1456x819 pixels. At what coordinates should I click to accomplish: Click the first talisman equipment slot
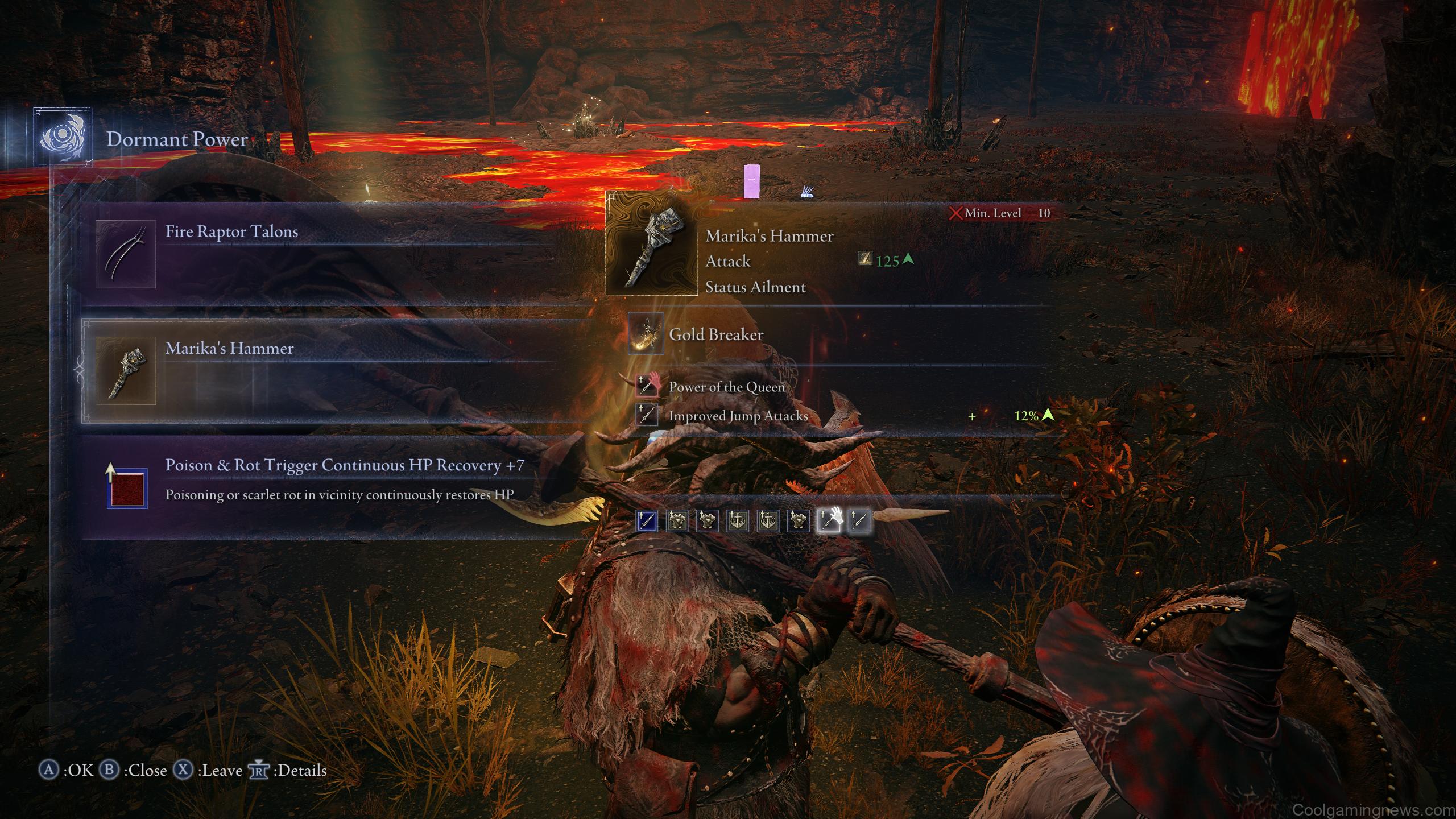point(739,522)
